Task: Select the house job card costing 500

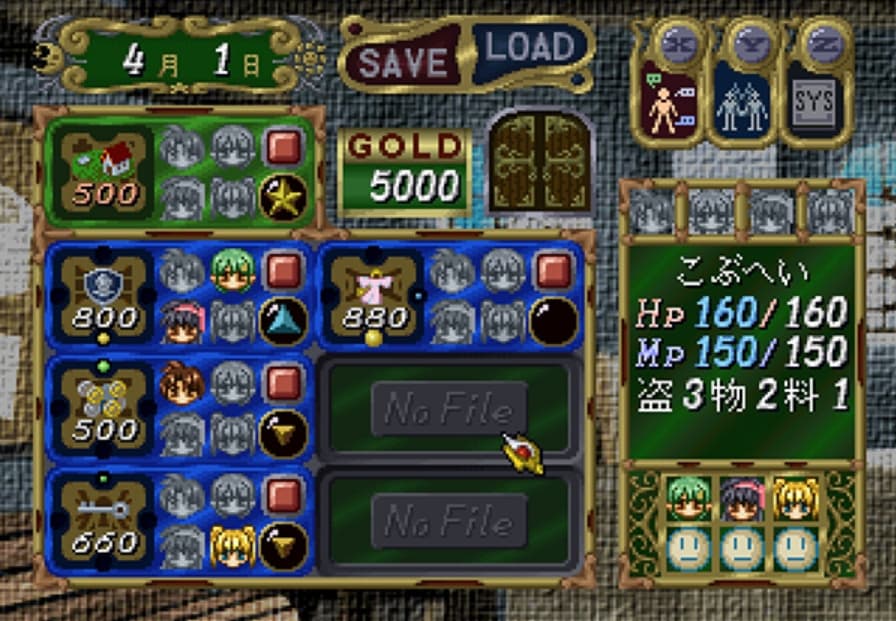Action: pyautogui.click(x=105, y=173)
